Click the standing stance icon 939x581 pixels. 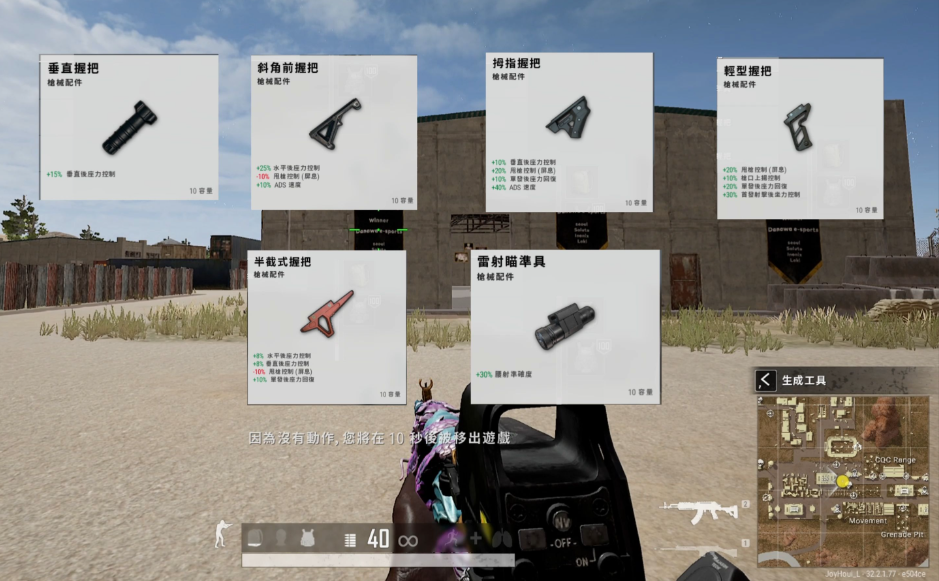click(221, 537)
